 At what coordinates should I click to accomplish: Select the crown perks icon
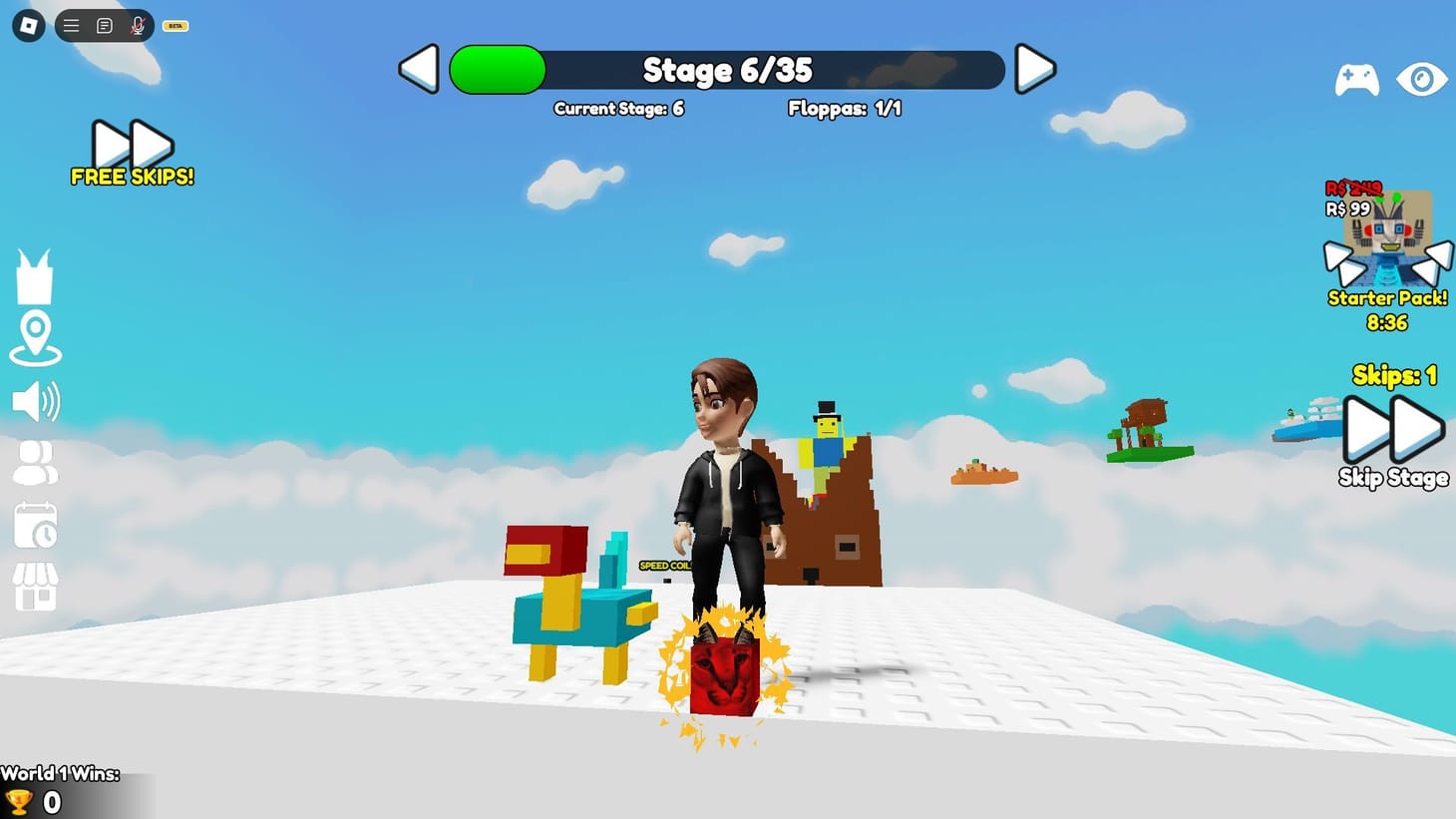pyautogui.click(x=36, y=274)
